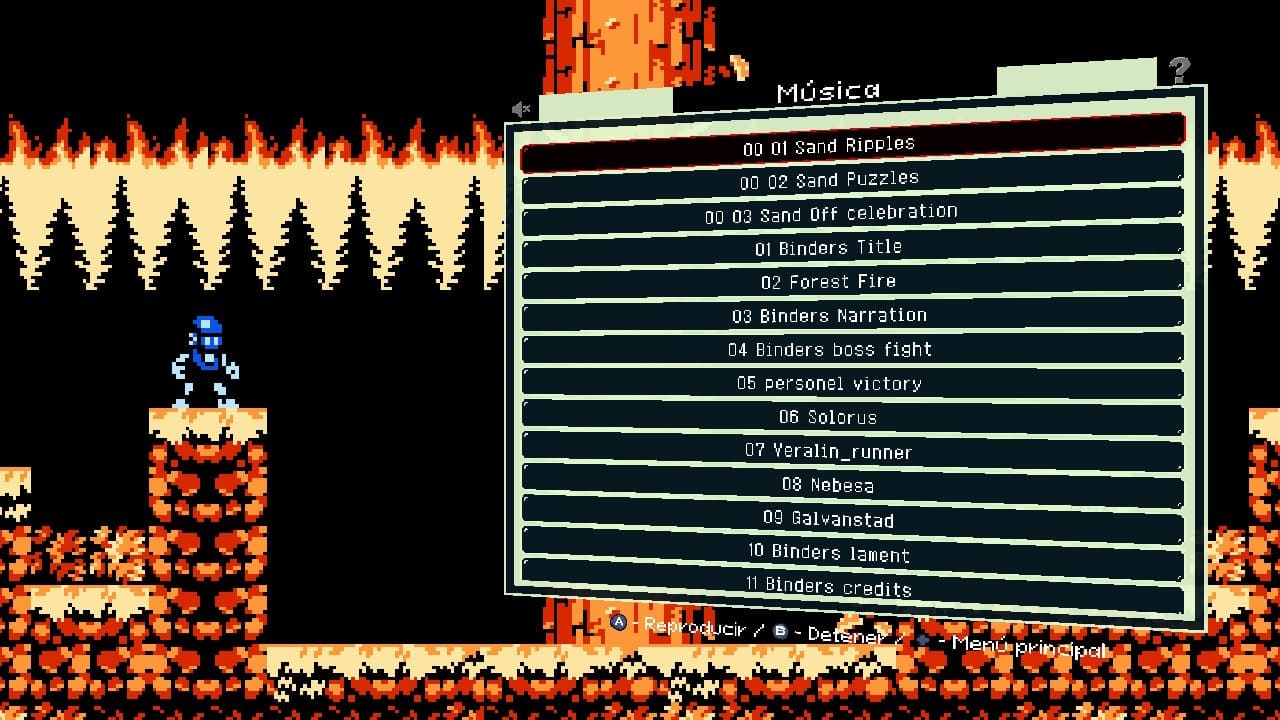Choose 03 Binders Narration entry

pyautogui.click(x=829, y=316)
